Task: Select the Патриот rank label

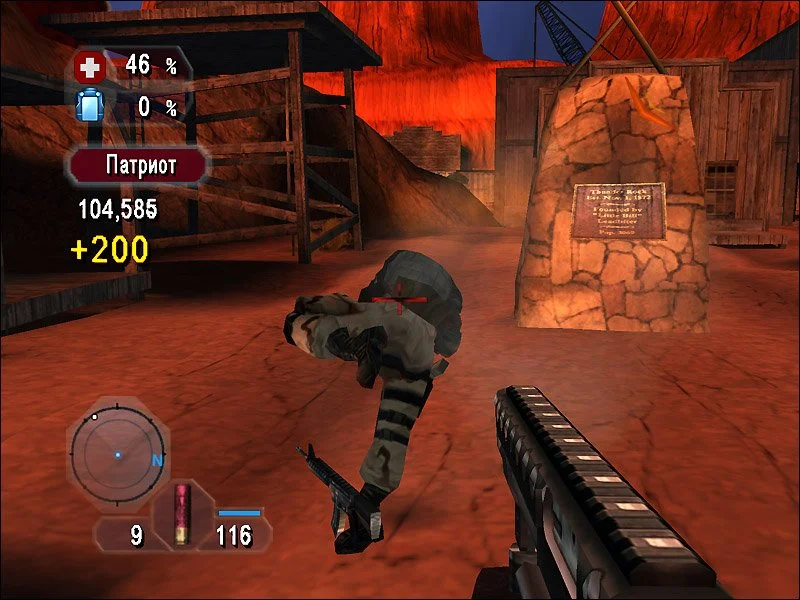Action: pos(139,165)
